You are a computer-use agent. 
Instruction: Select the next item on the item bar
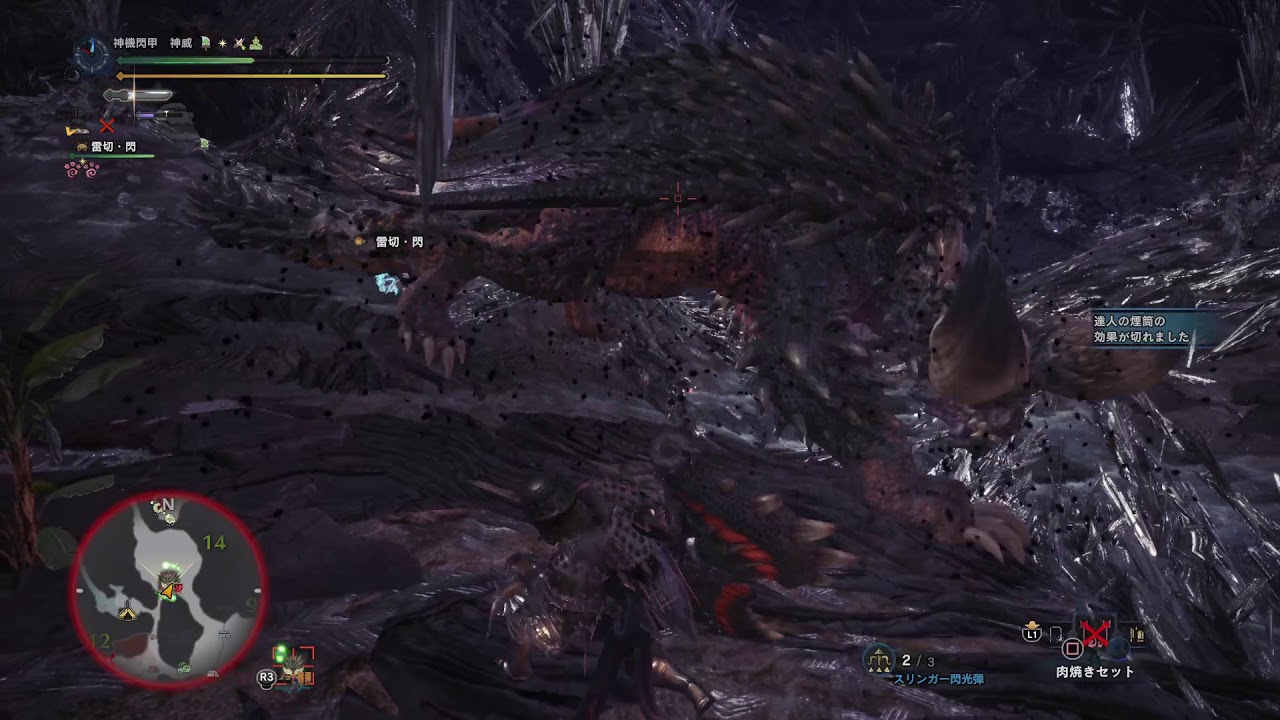tap(1135, 634)
